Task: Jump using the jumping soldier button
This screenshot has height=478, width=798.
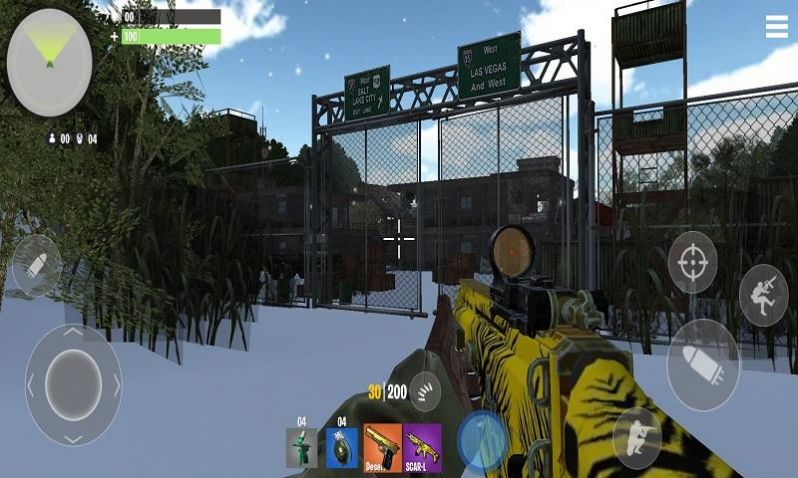Action: pyautogui.click(x=763, y=295)
